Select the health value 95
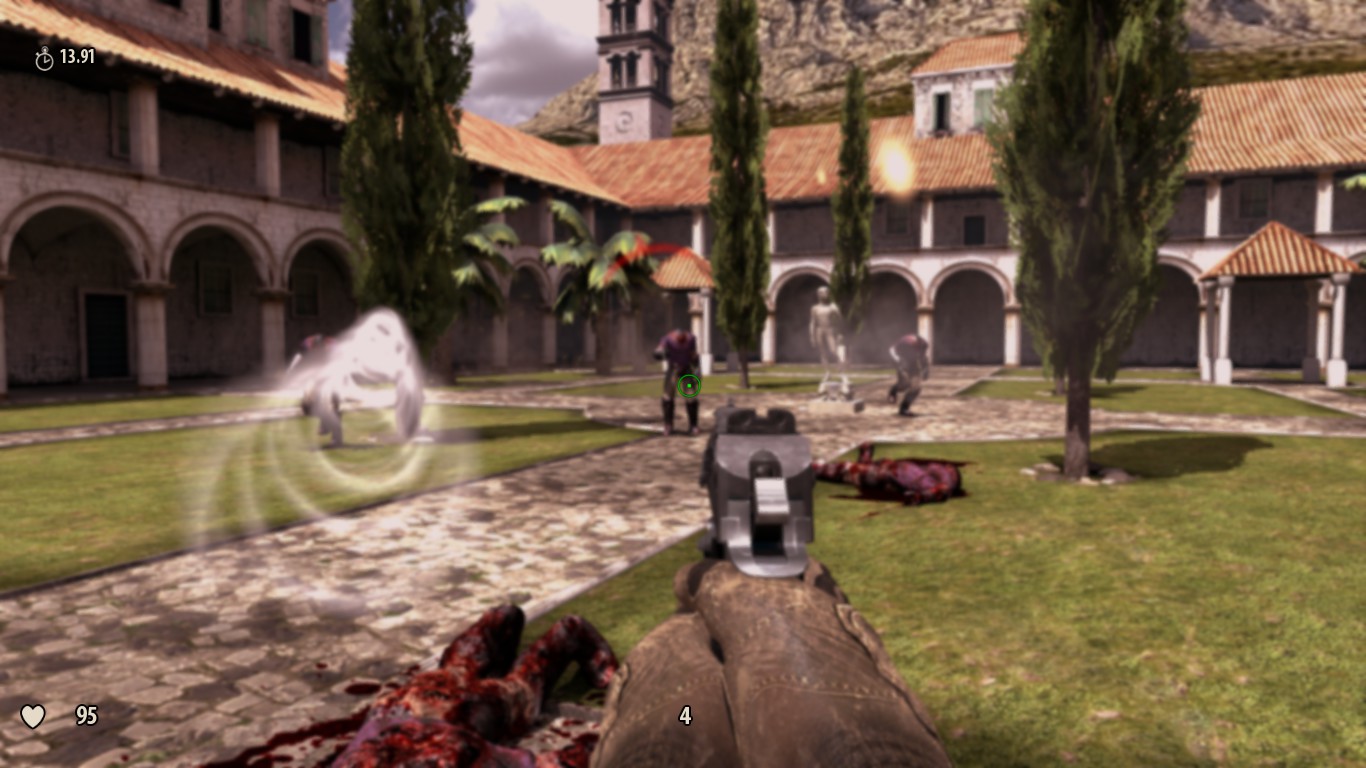 86,716
